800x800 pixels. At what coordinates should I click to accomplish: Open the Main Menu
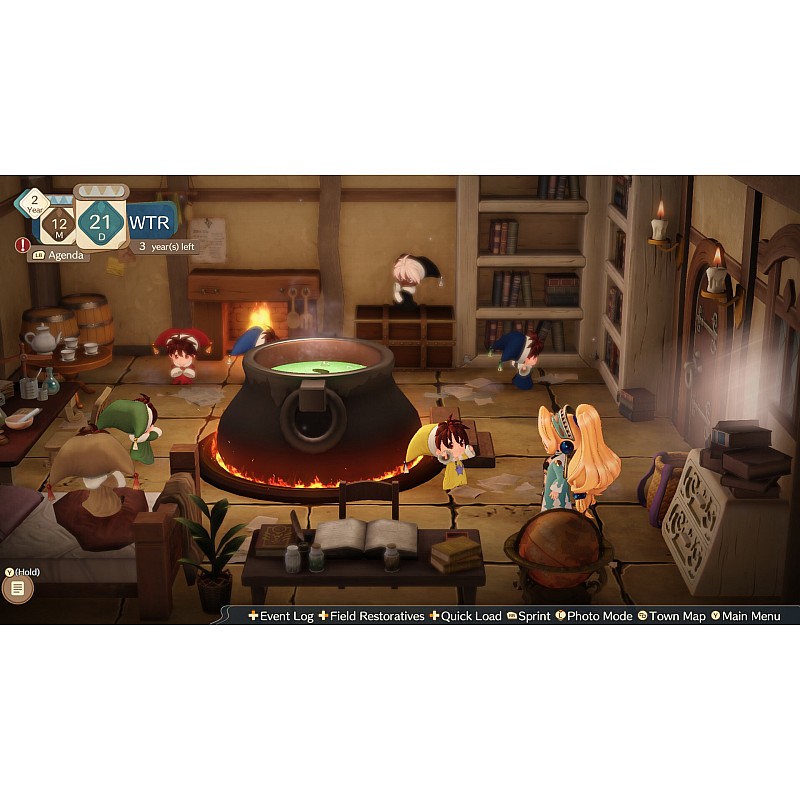[x=745, y=616]
